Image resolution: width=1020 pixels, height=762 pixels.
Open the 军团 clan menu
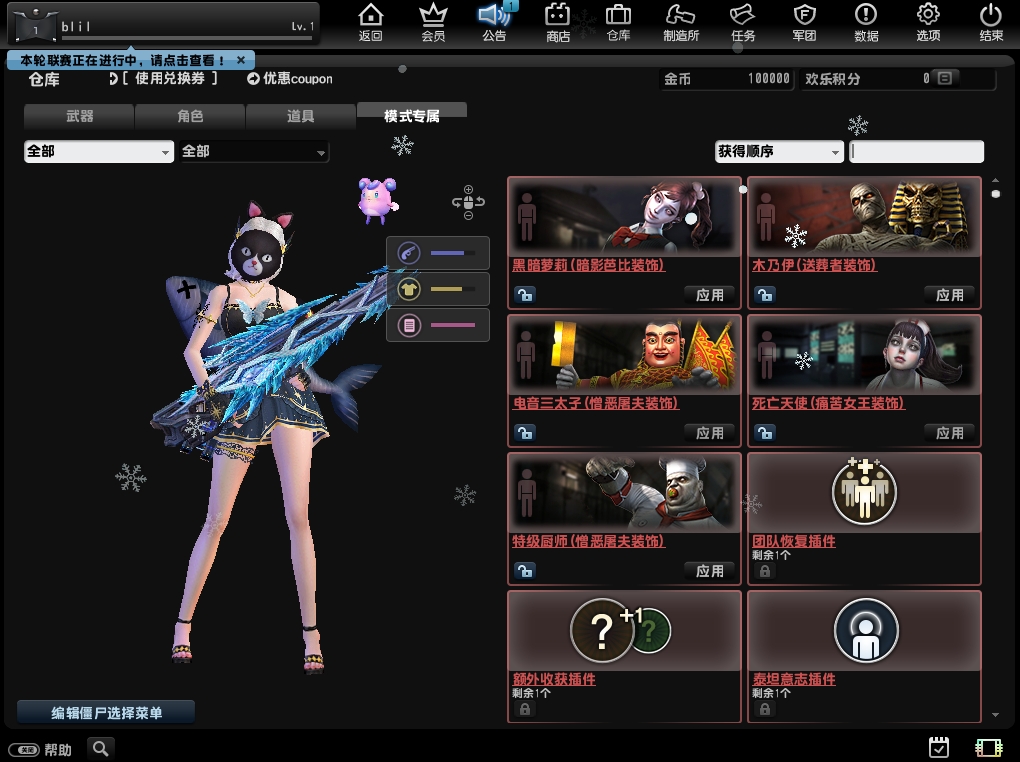[804, 23]
